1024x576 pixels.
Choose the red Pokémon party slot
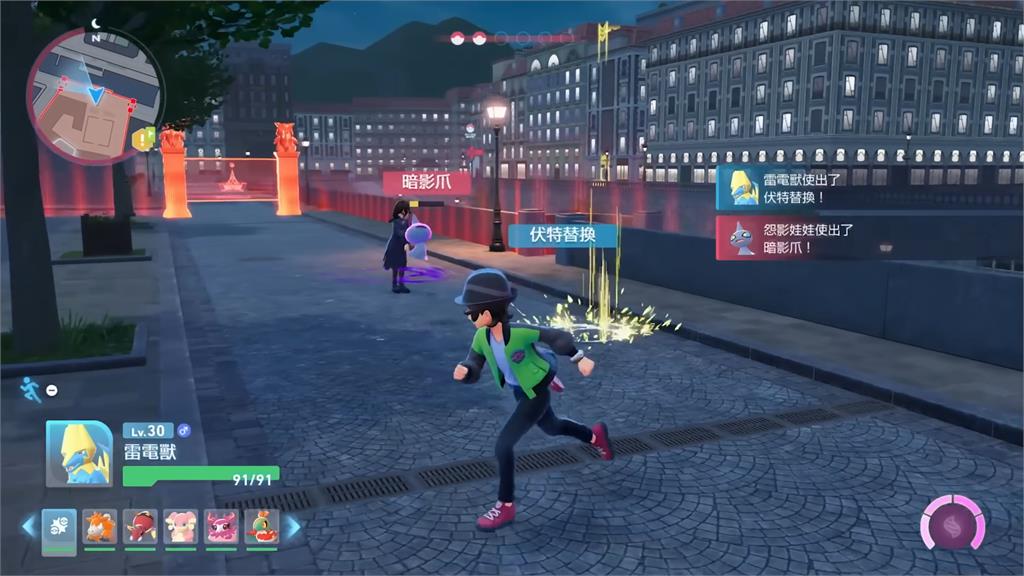[x=140, y=527]
